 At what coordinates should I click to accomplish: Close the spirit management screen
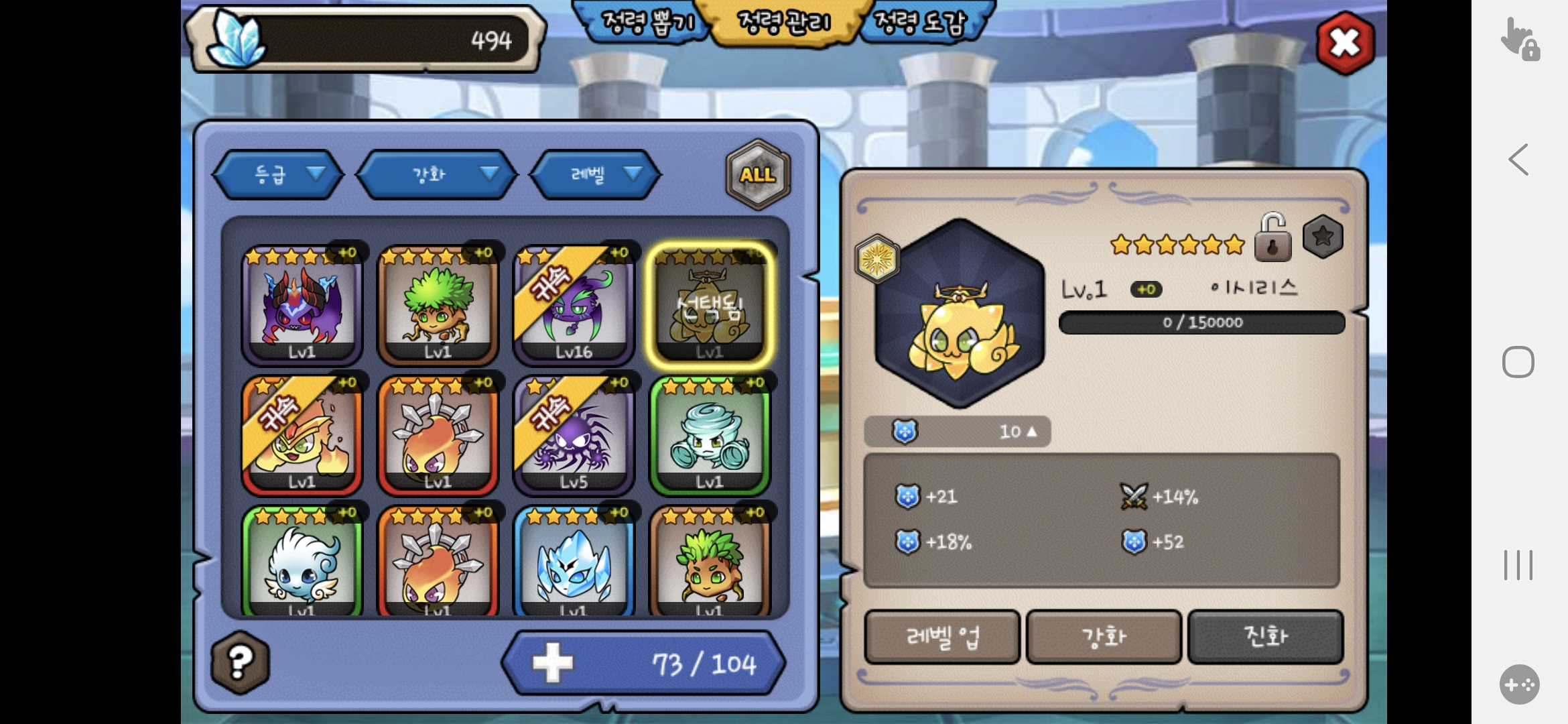(x=1344, y=44)
